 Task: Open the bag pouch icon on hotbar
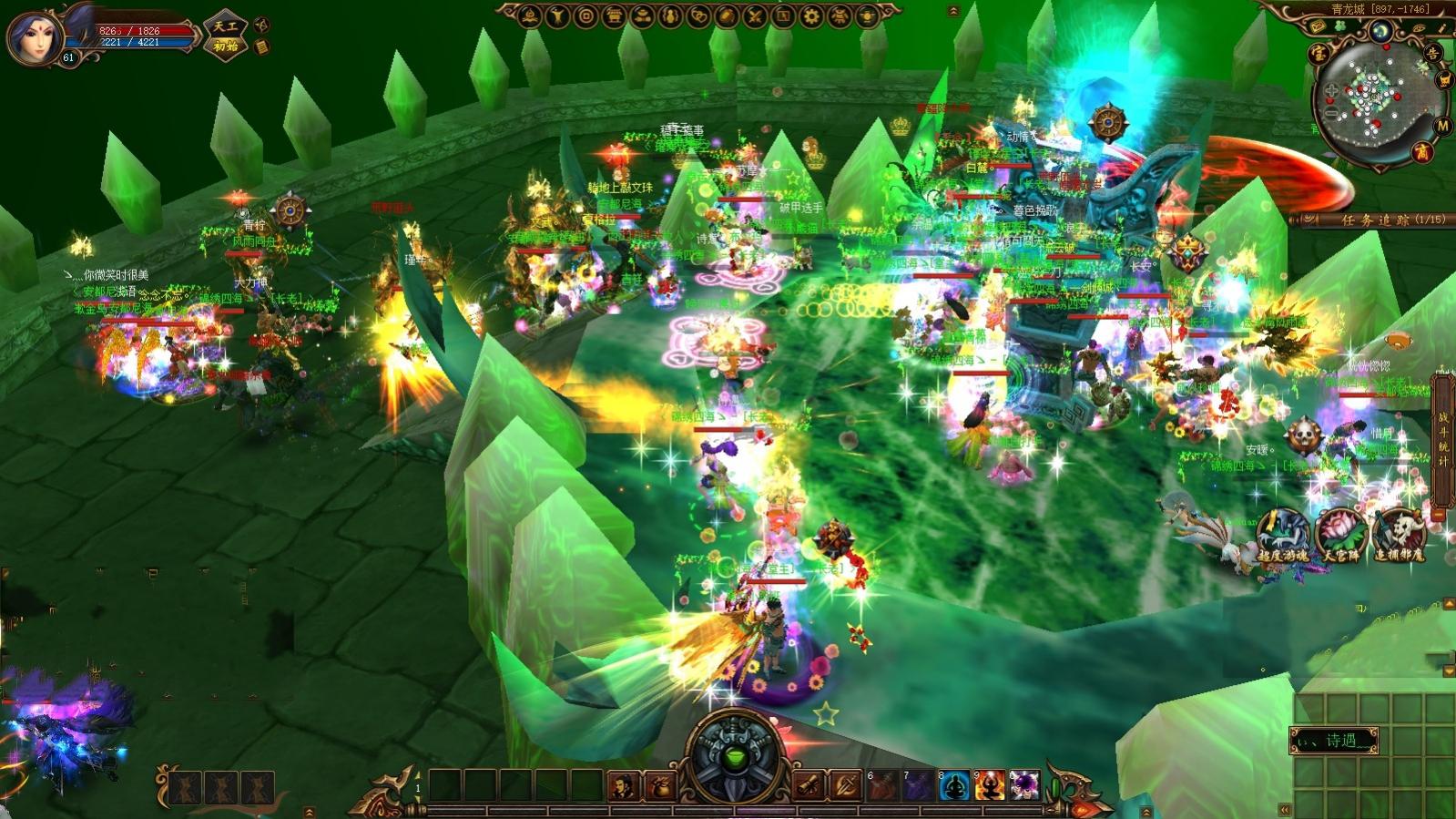659,786
